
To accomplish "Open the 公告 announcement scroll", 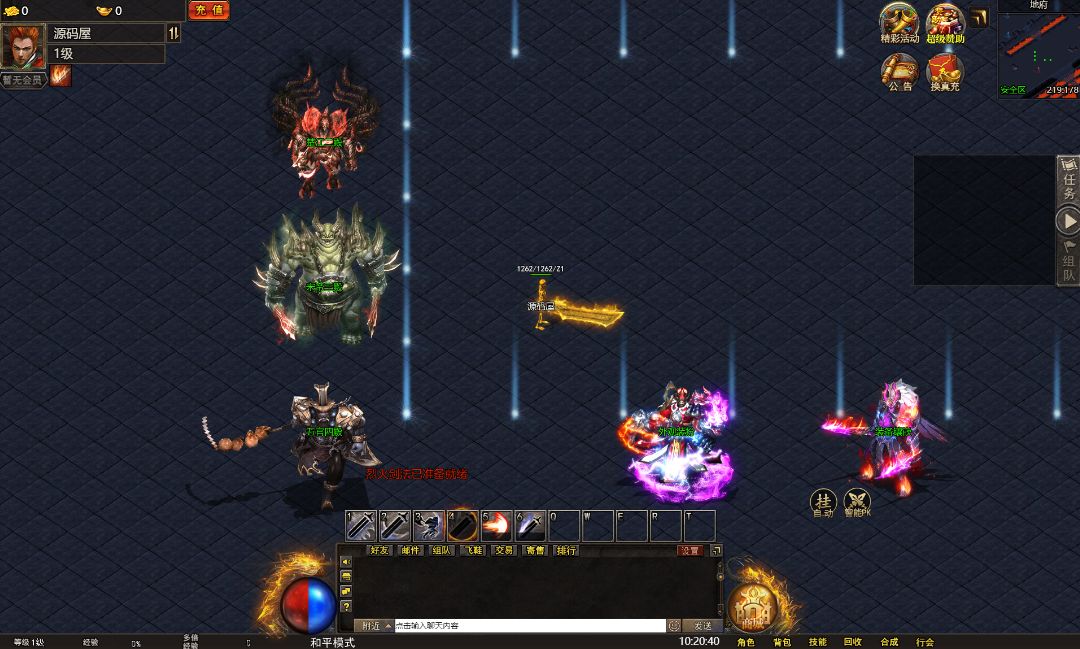I will click(x=899, y=70).
